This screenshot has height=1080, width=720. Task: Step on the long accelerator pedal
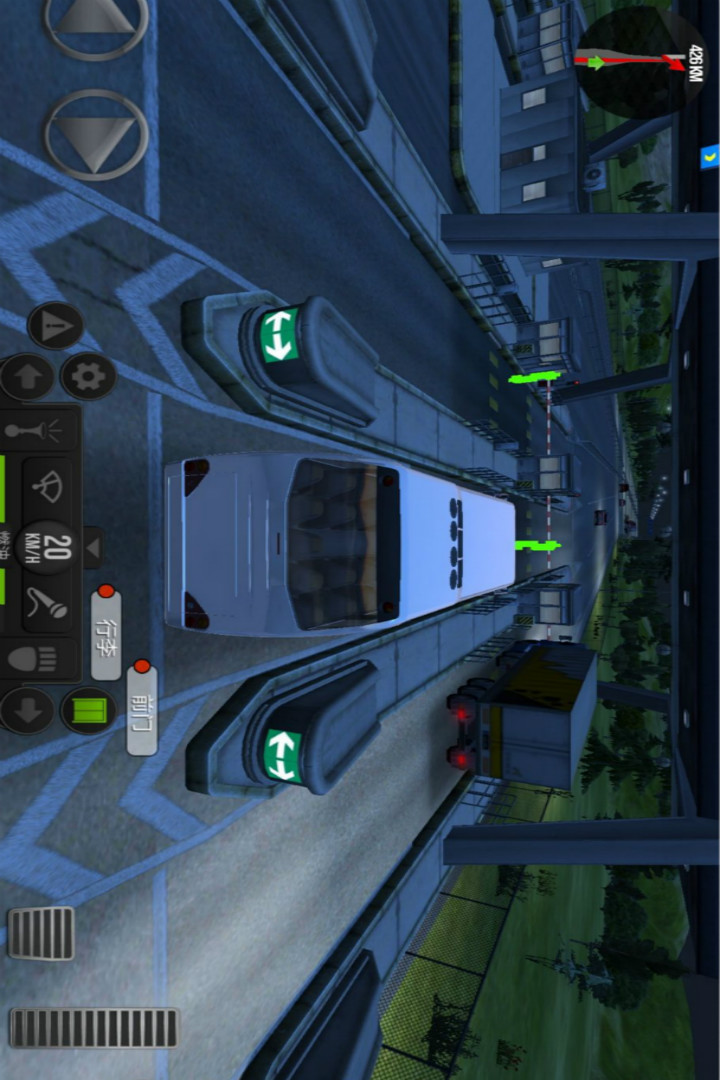94,1028
